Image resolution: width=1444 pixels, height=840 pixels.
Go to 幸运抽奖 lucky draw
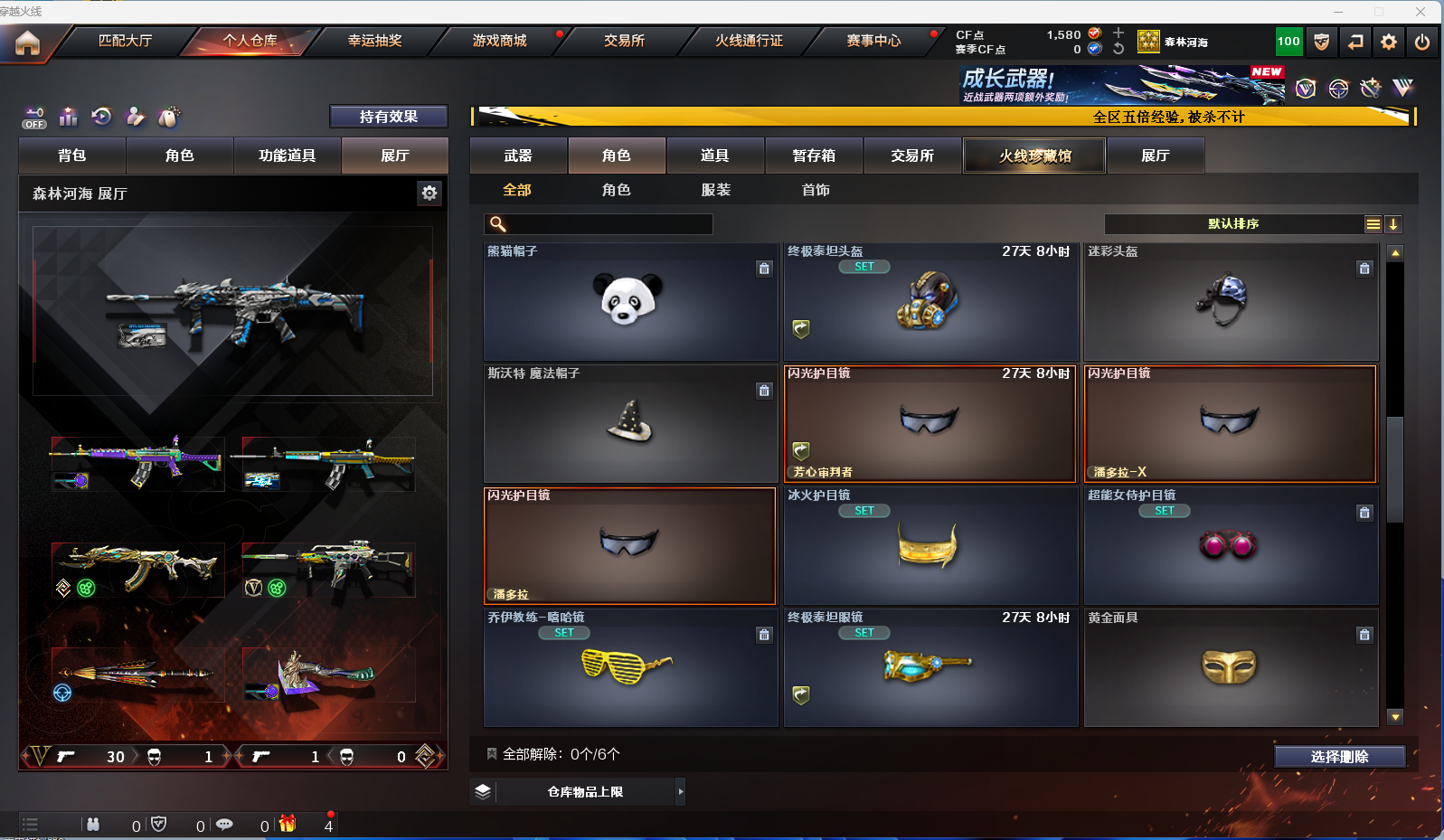click(x=374, y=41)
